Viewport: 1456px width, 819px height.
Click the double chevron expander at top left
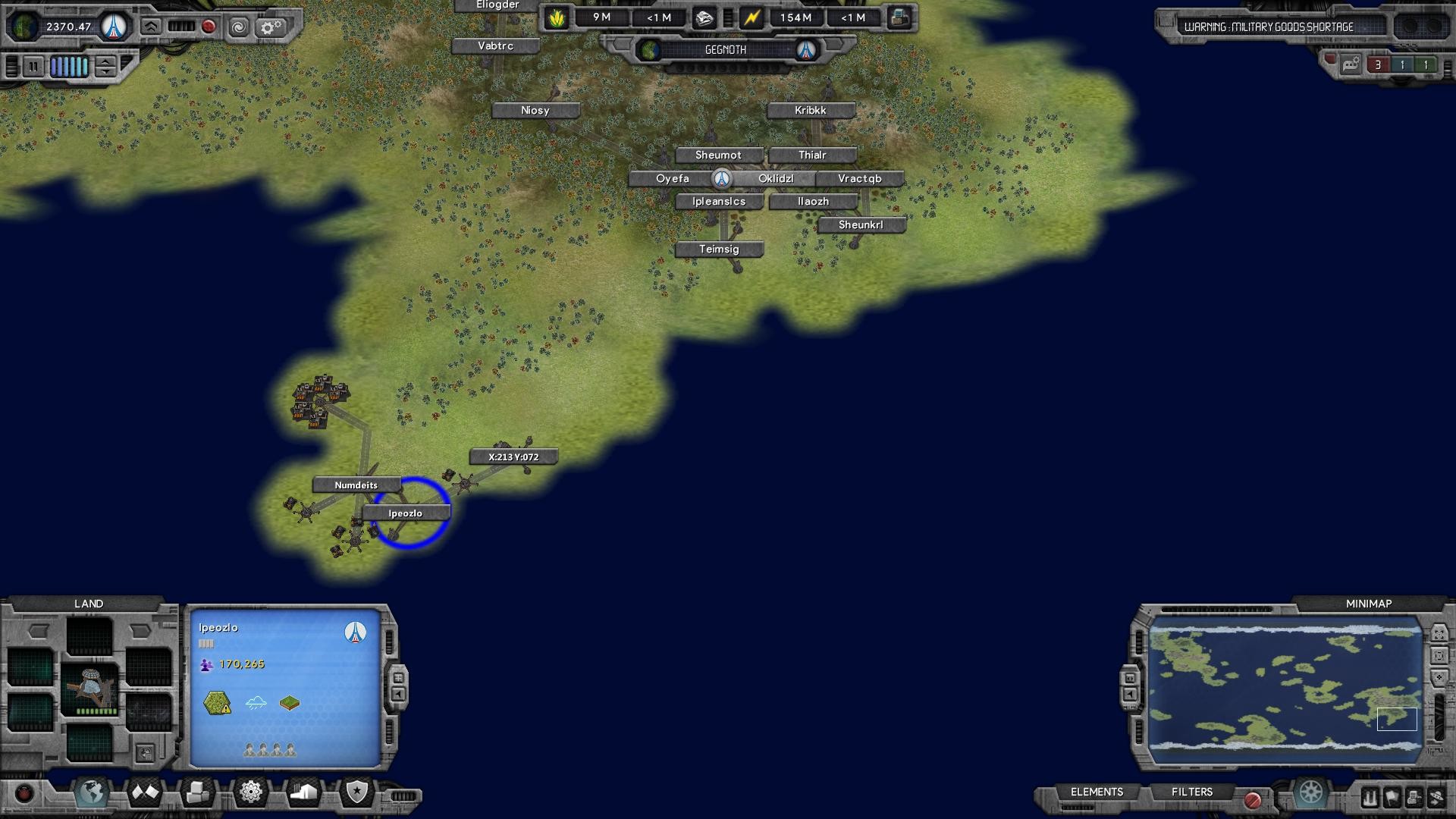click(x=150, y=27)
